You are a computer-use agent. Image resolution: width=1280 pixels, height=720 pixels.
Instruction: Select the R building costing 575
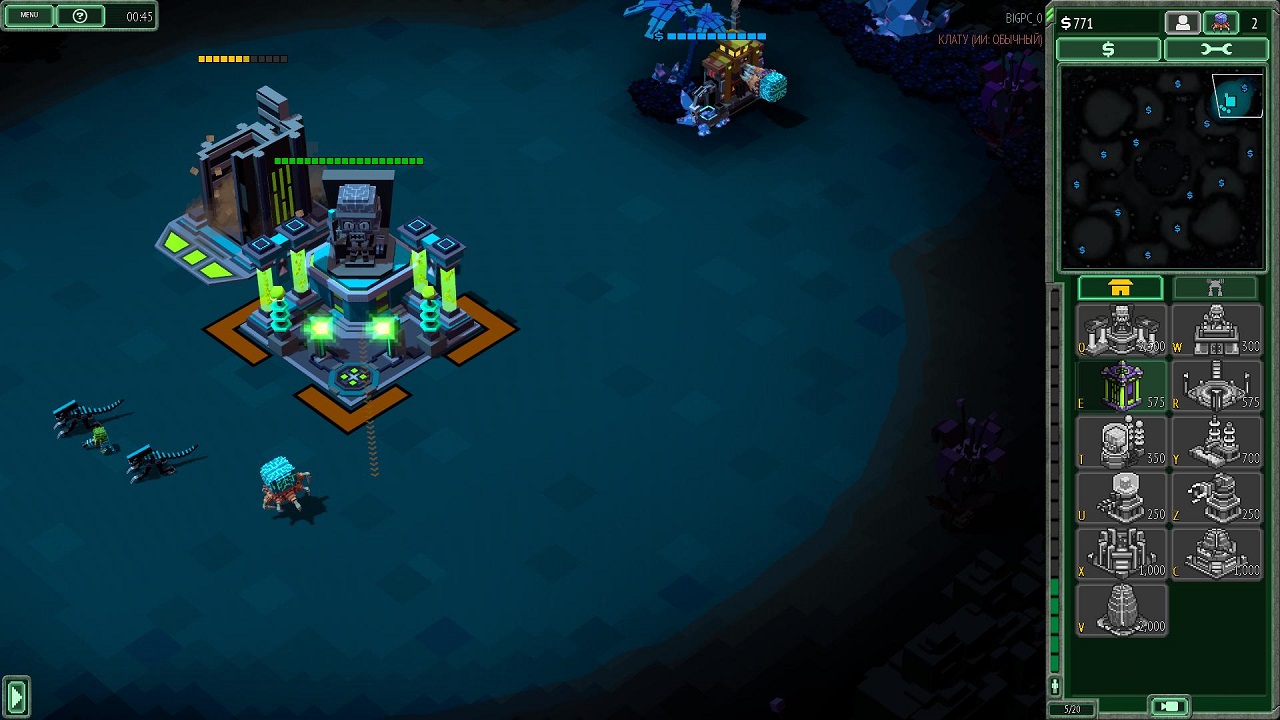click(x=1215, y=386)
